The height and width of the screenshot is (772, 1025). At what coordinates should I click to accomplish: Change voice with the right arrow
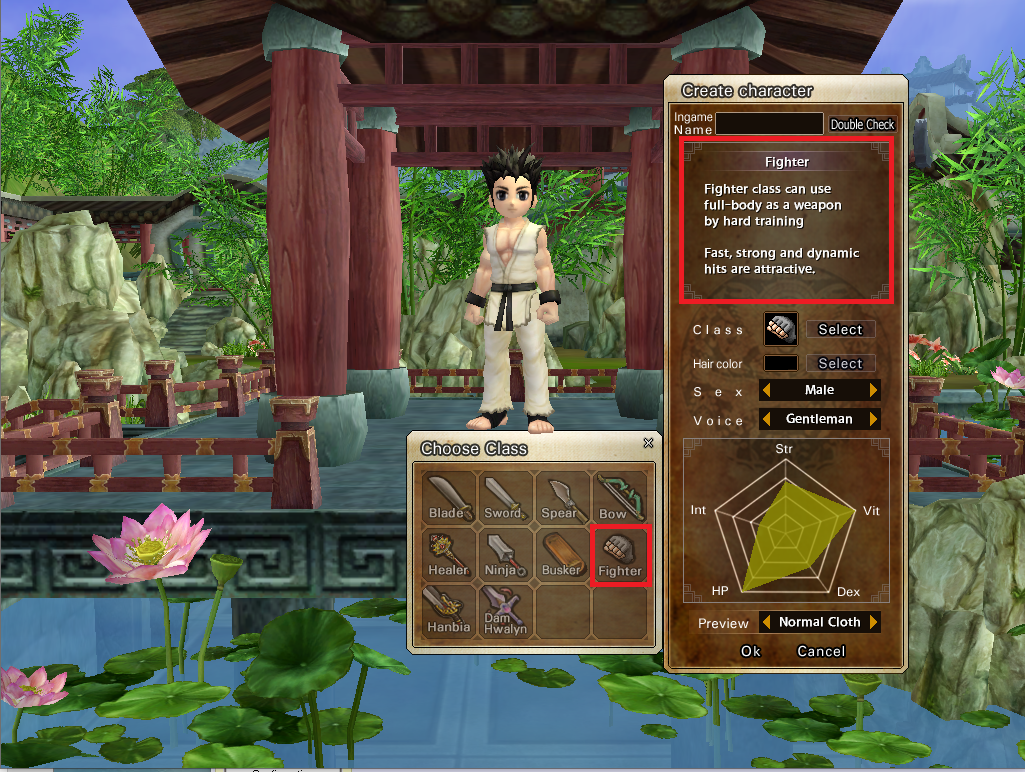click(874, 419)
